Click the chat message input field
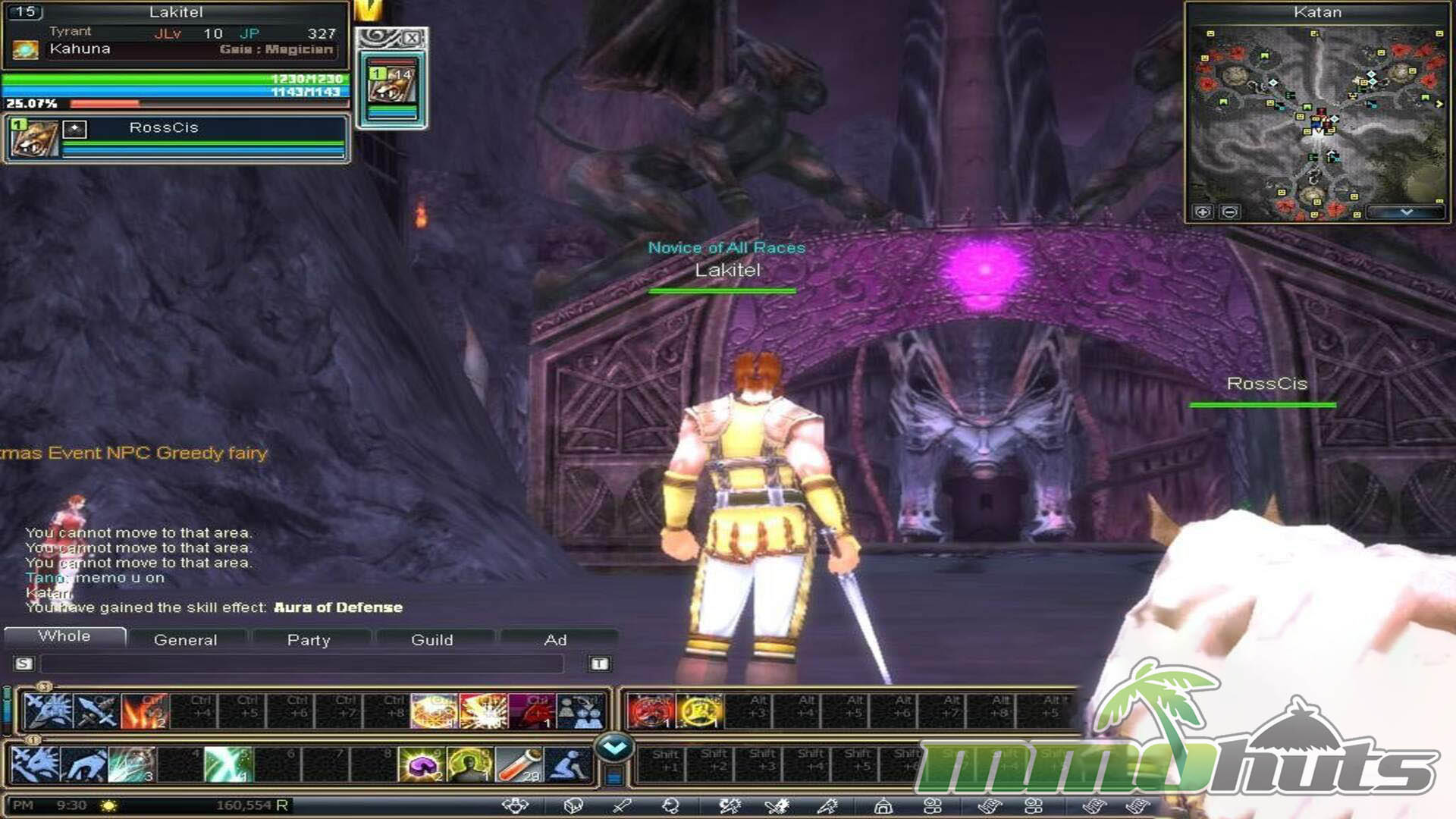This screenshot has height=819, width=1456. click(302, 664)
